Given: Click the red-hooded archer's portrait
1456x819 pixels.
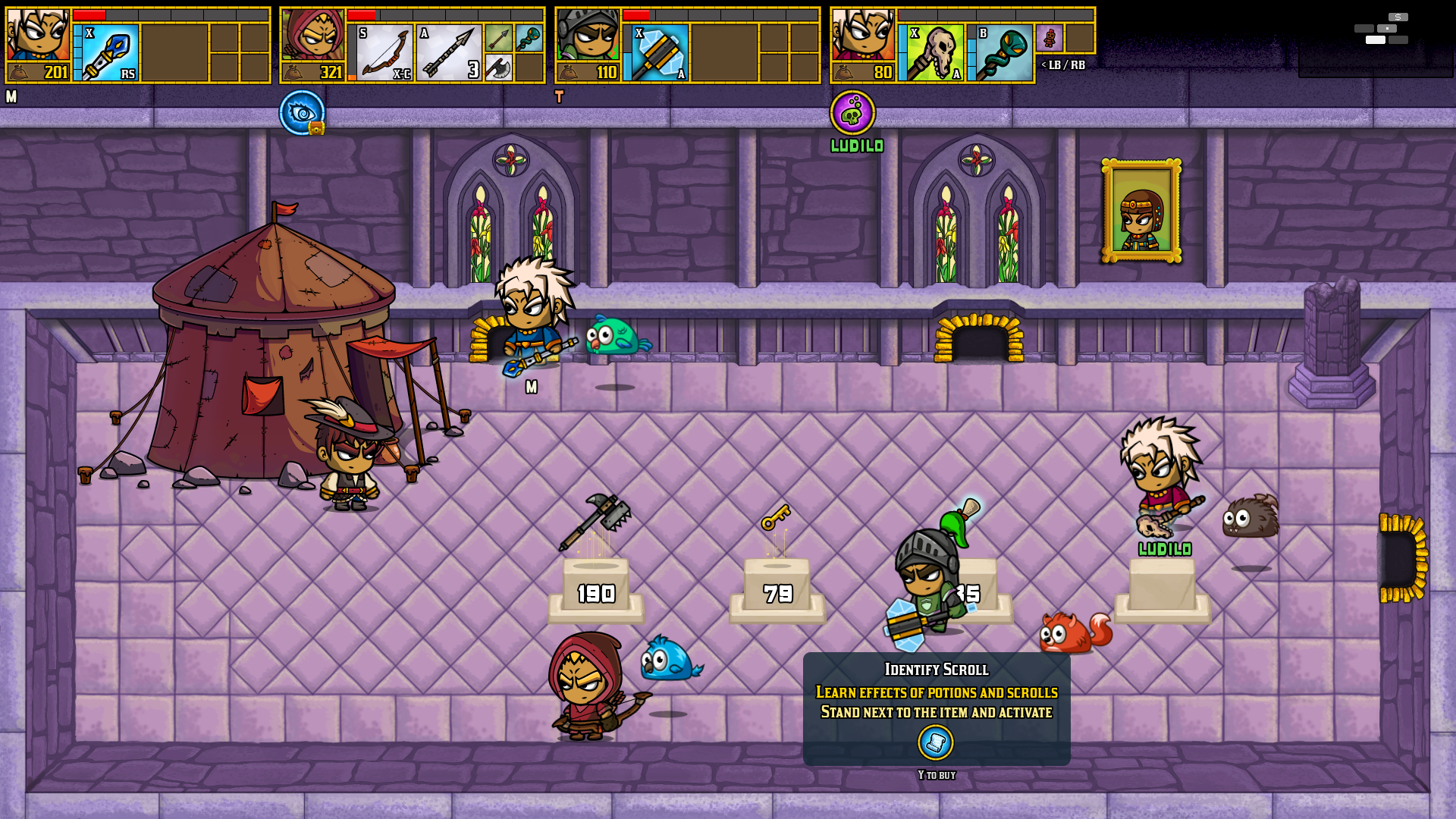Looking at the screenshot, I should point(312,35).
